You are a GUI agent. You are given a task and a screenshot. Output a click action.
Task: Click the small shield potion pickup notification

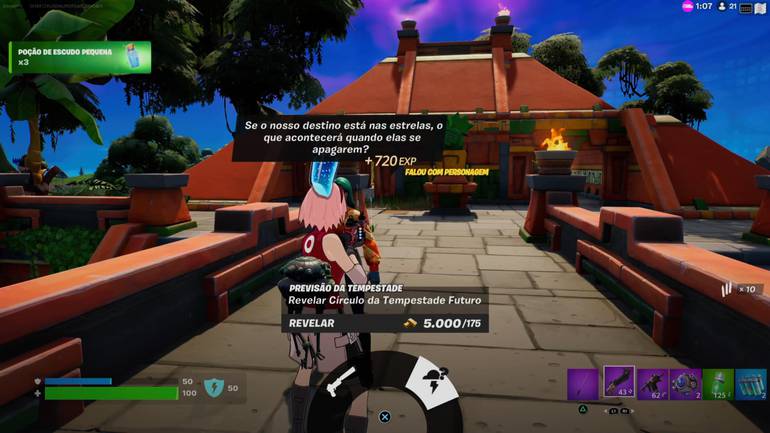(80, 57)
